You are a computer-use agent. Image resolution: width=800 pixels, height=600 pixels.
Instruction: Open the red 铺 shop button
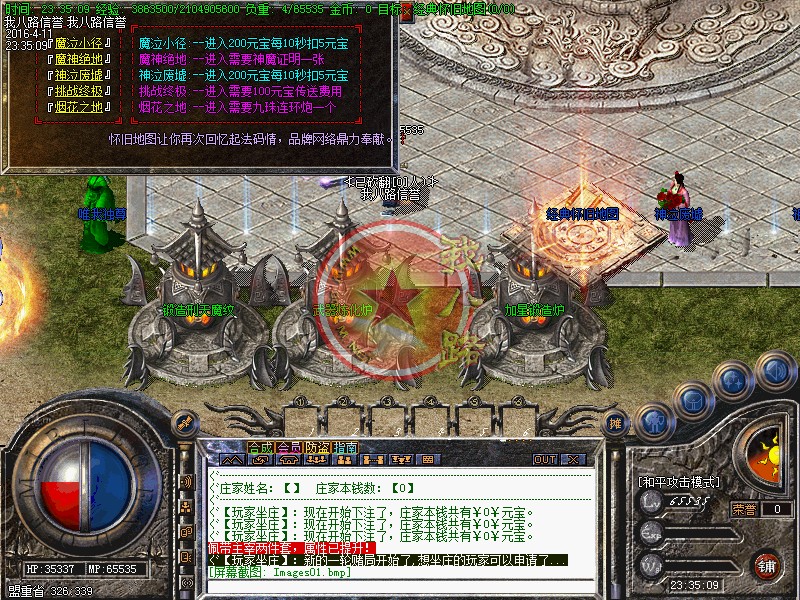[x=767, y=565]
